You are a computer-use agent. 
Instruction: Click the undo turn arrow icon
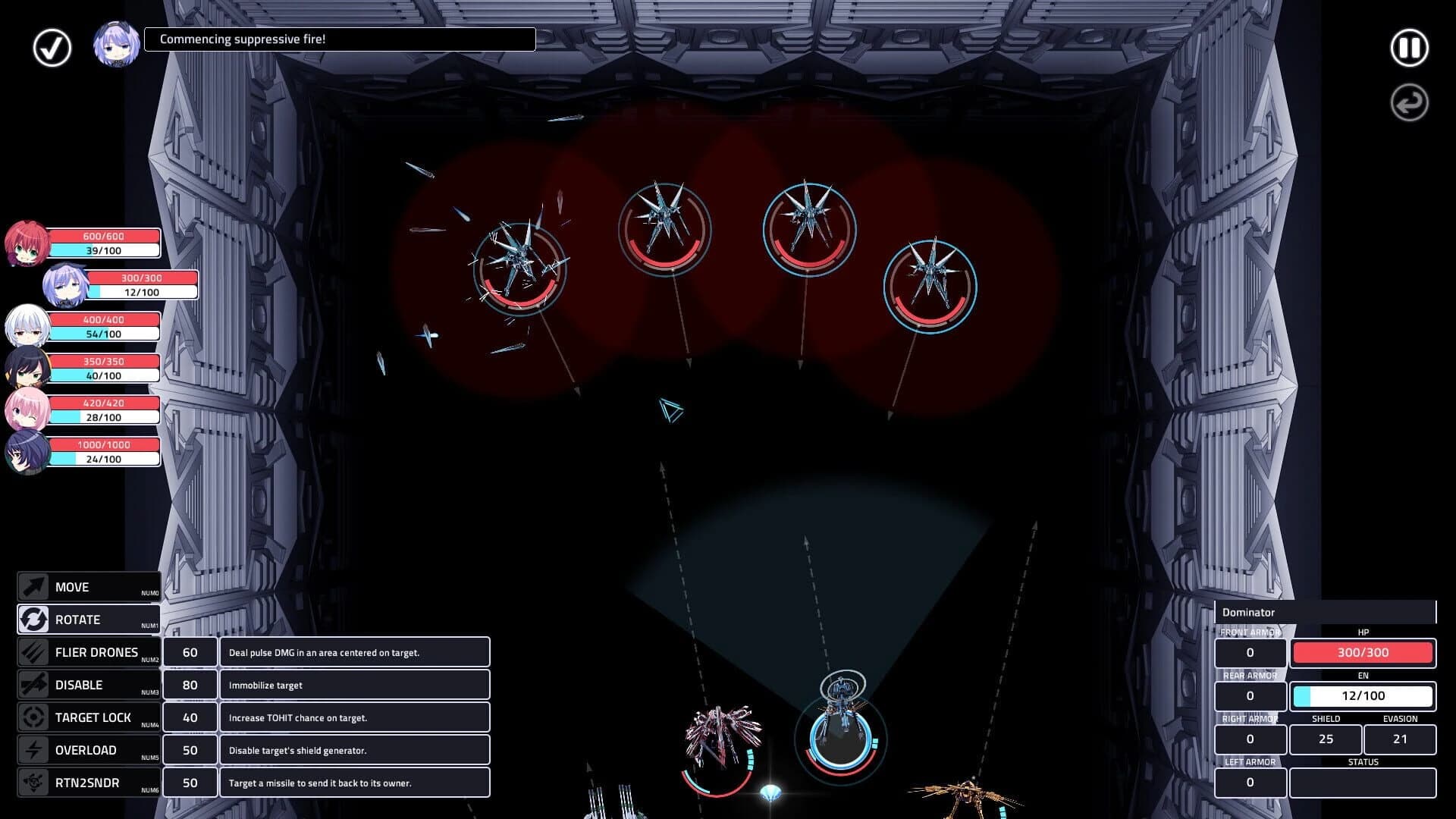point(1408,102)
